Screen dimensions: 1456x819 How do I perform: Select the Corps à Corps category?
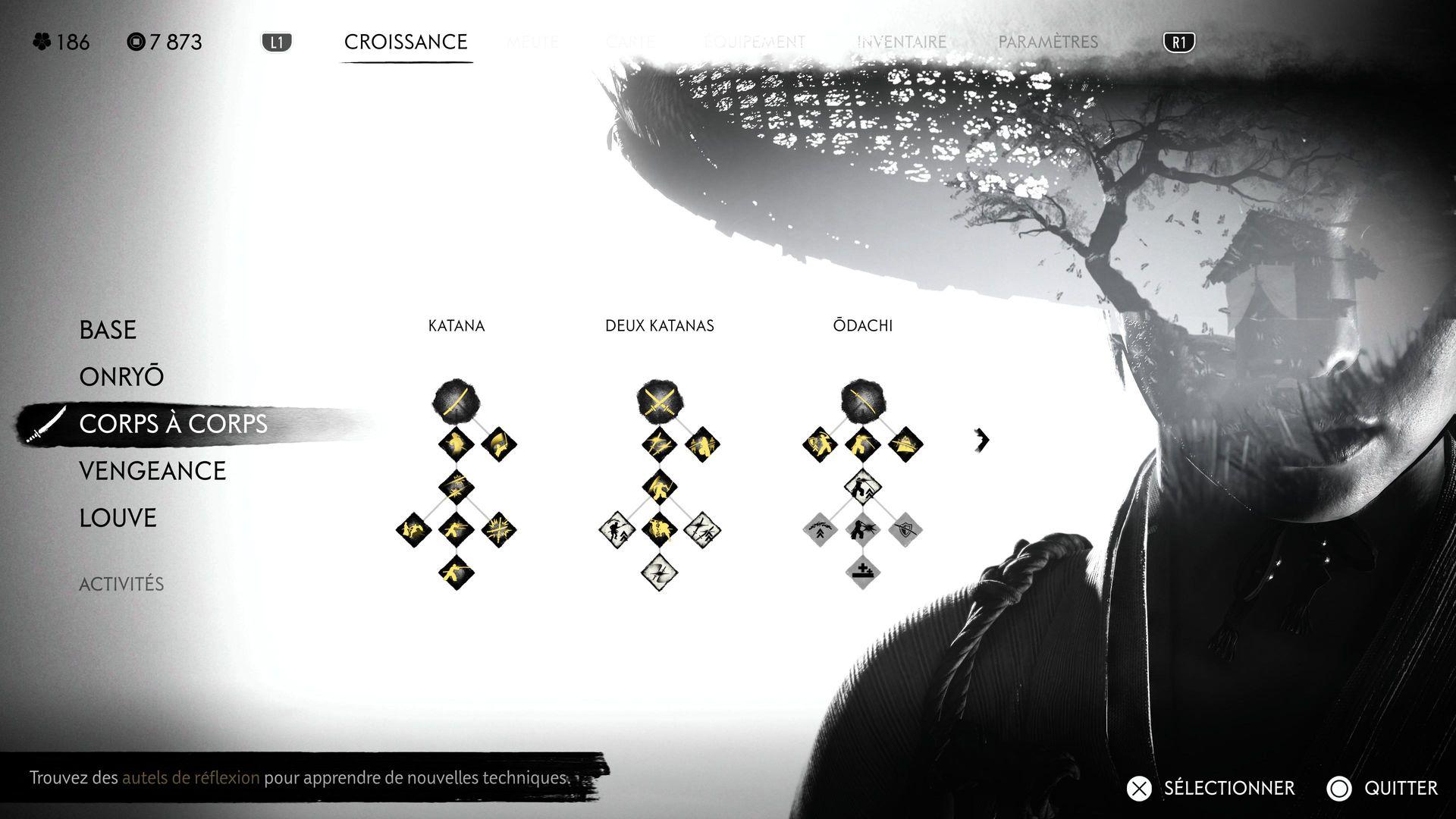(173, 424)
